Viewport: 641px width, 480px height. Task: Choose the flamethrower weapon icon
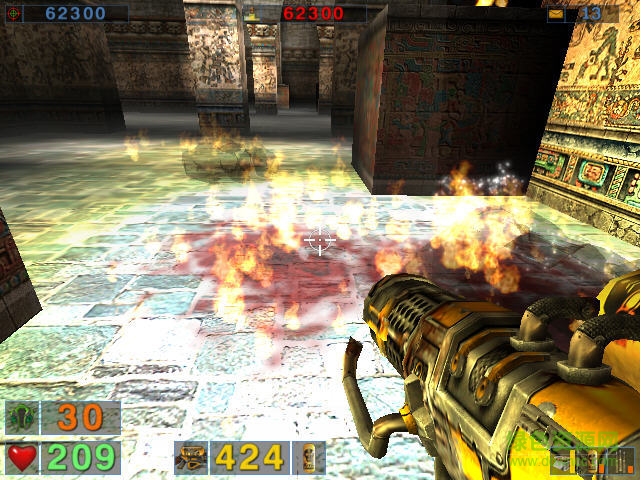pos(190,458)
